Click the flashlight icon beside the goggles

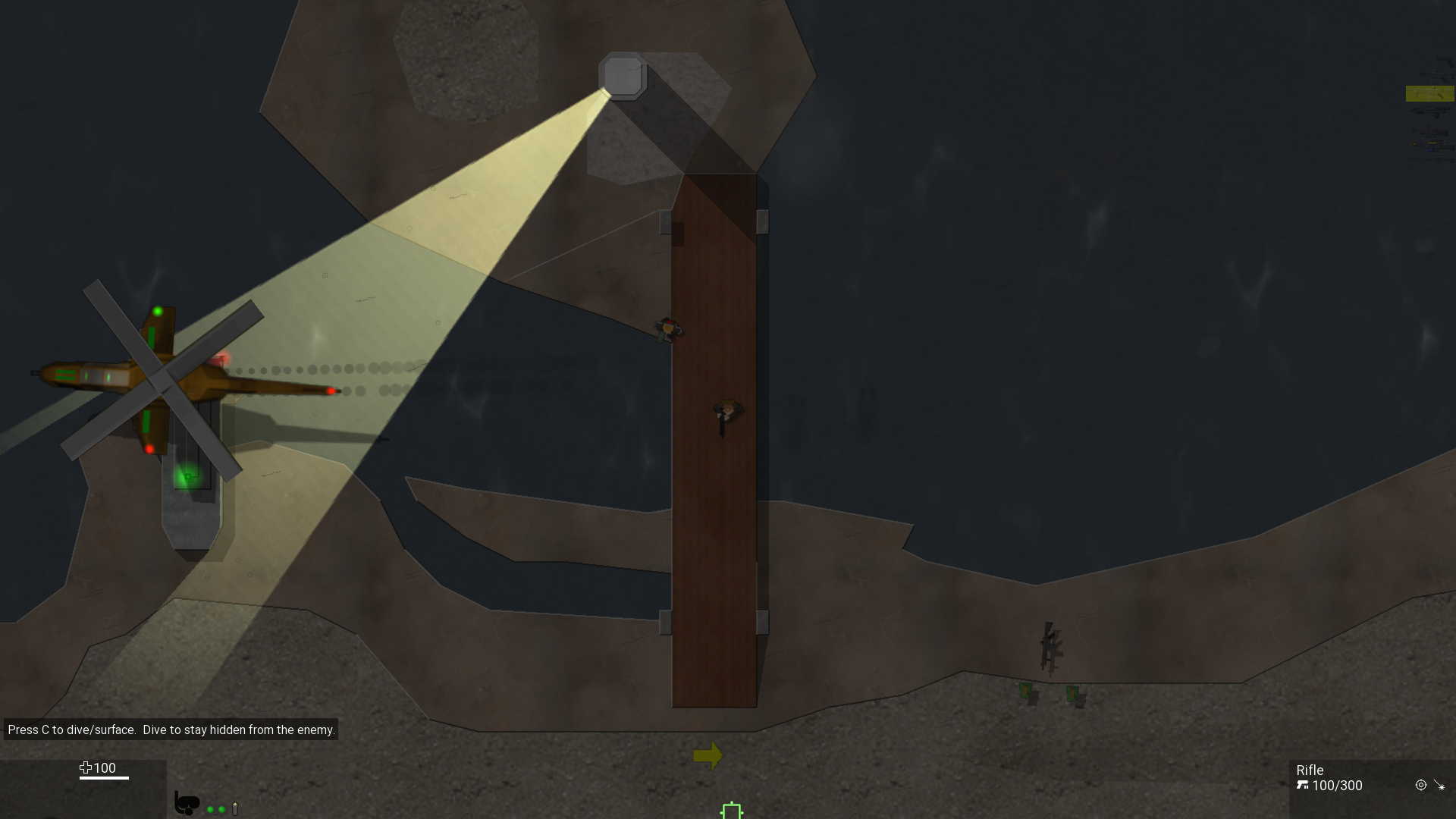(235, 809)
